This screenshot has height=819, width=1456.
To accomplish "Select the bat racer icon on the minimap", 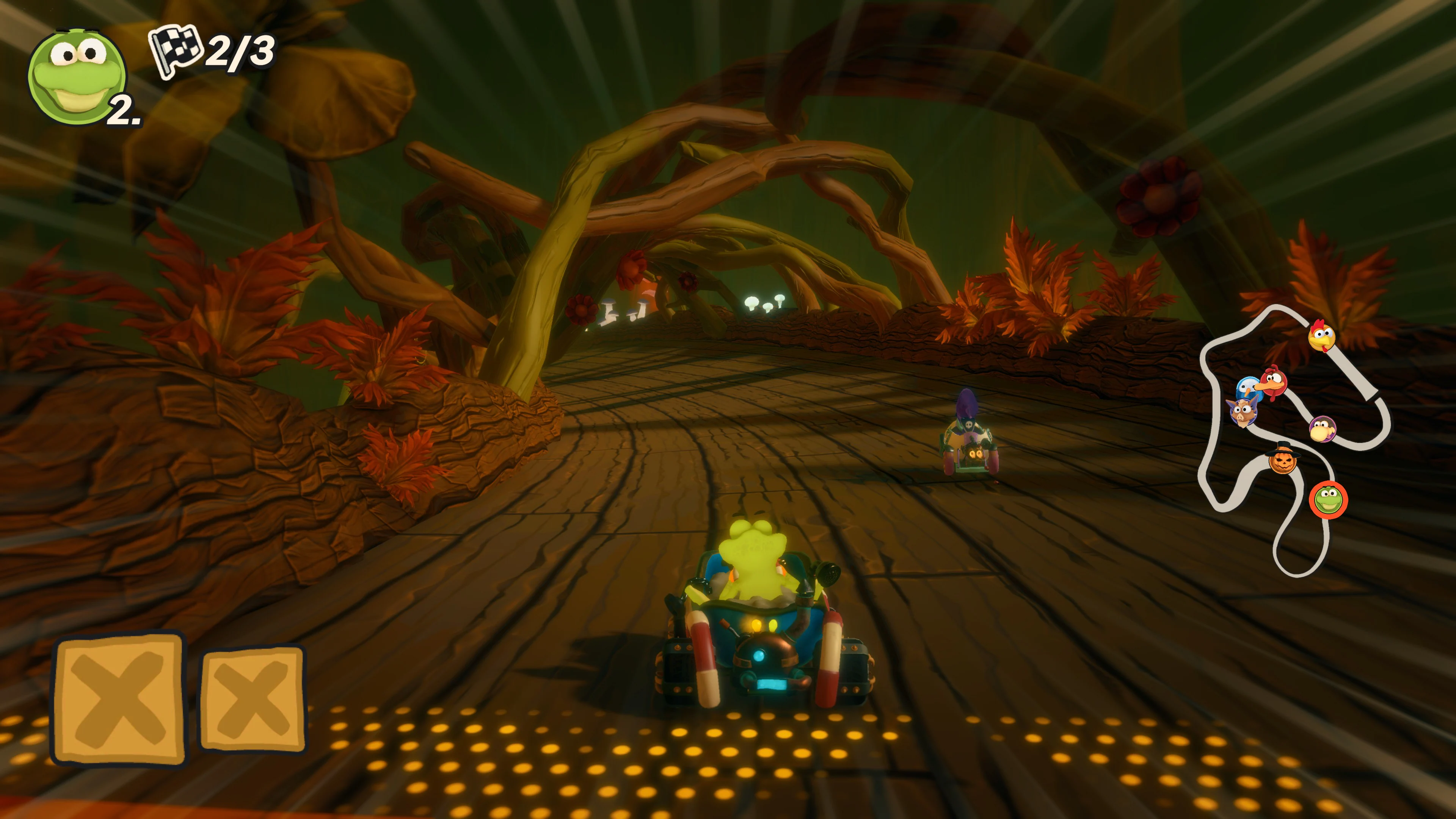I will click(1243, 413).
